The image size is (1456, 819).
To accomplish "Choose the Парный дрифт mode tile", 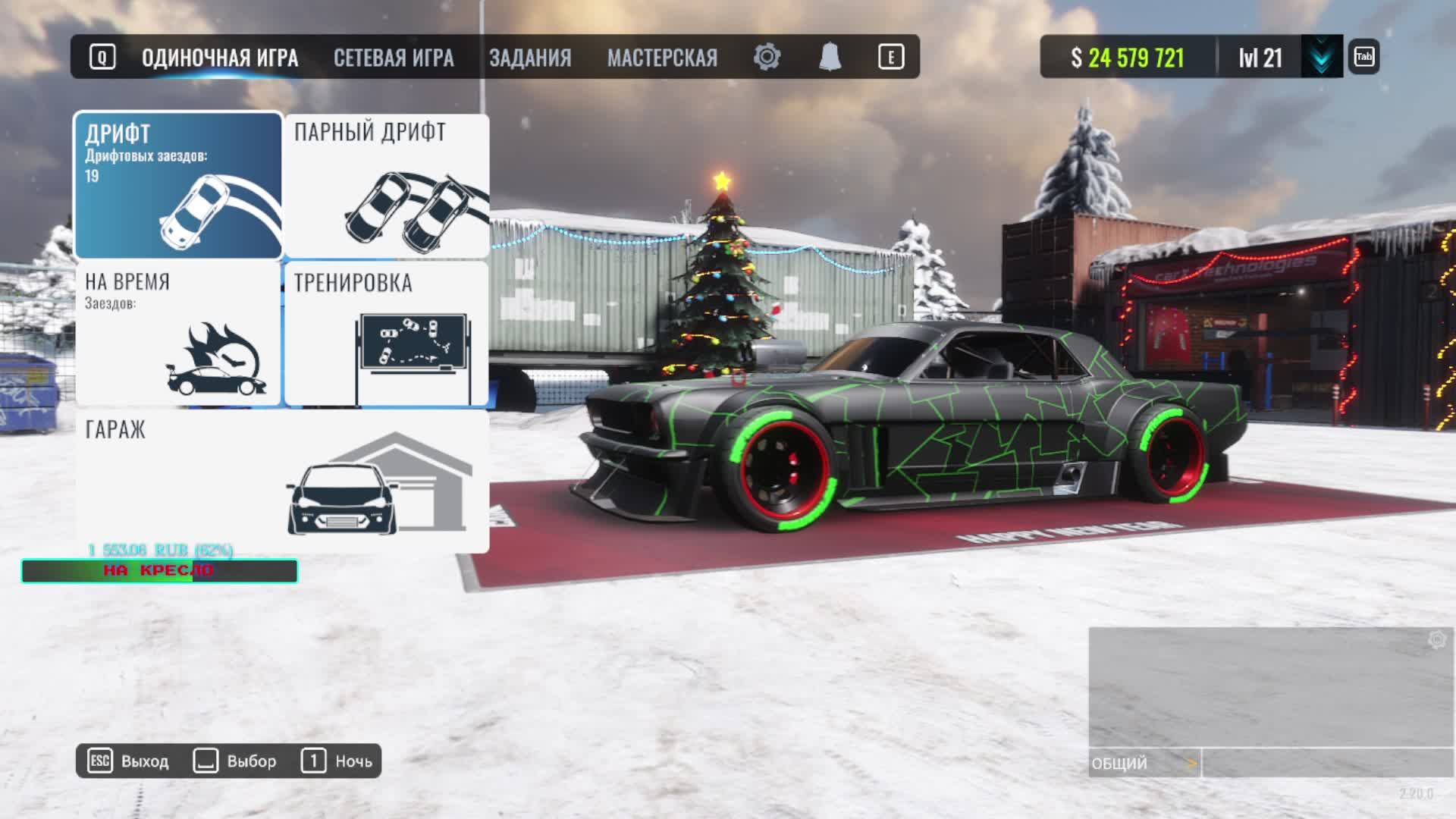I will coord(387,186).
